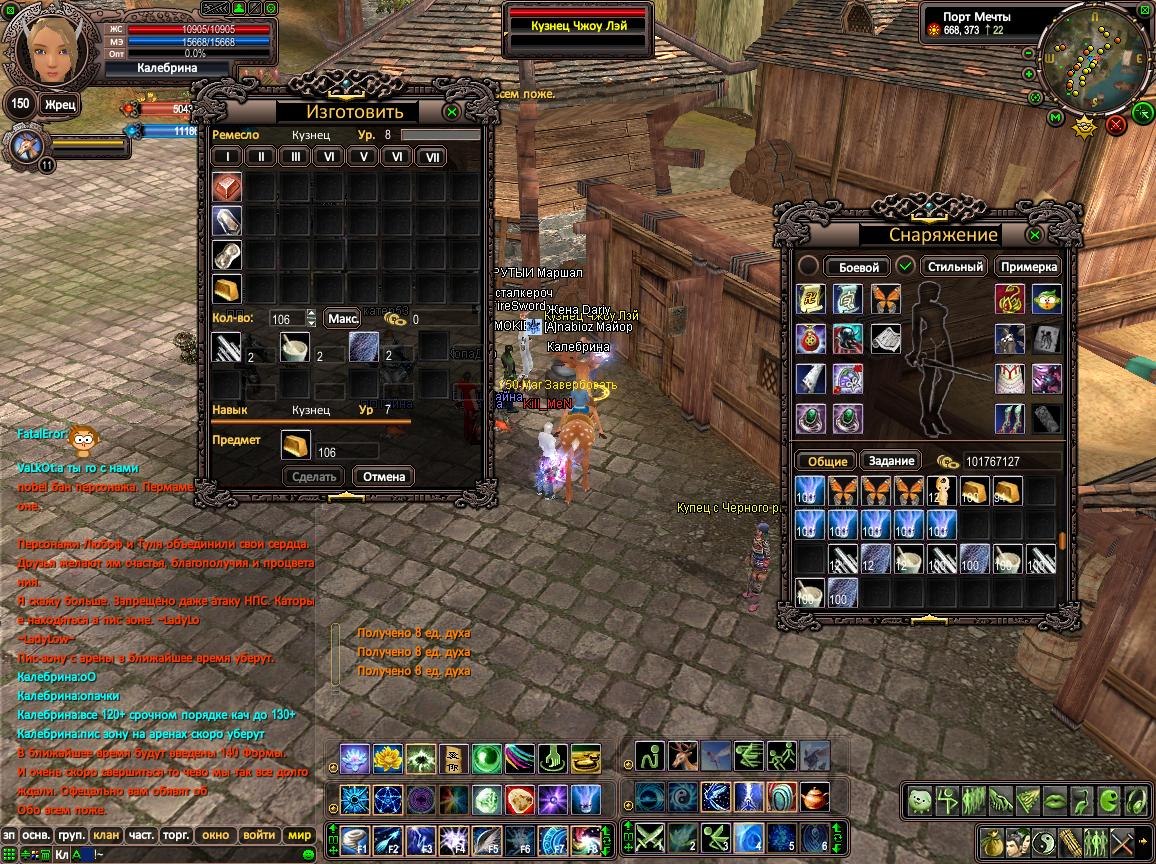Show the Общие inventory tab

[826, 461]
